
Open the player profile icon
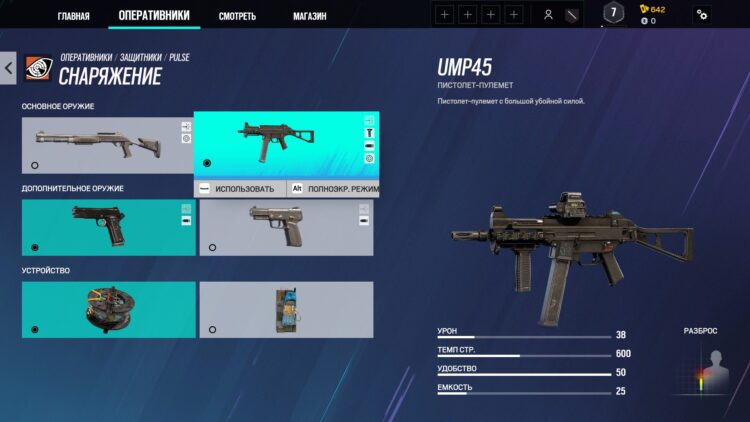548,15
